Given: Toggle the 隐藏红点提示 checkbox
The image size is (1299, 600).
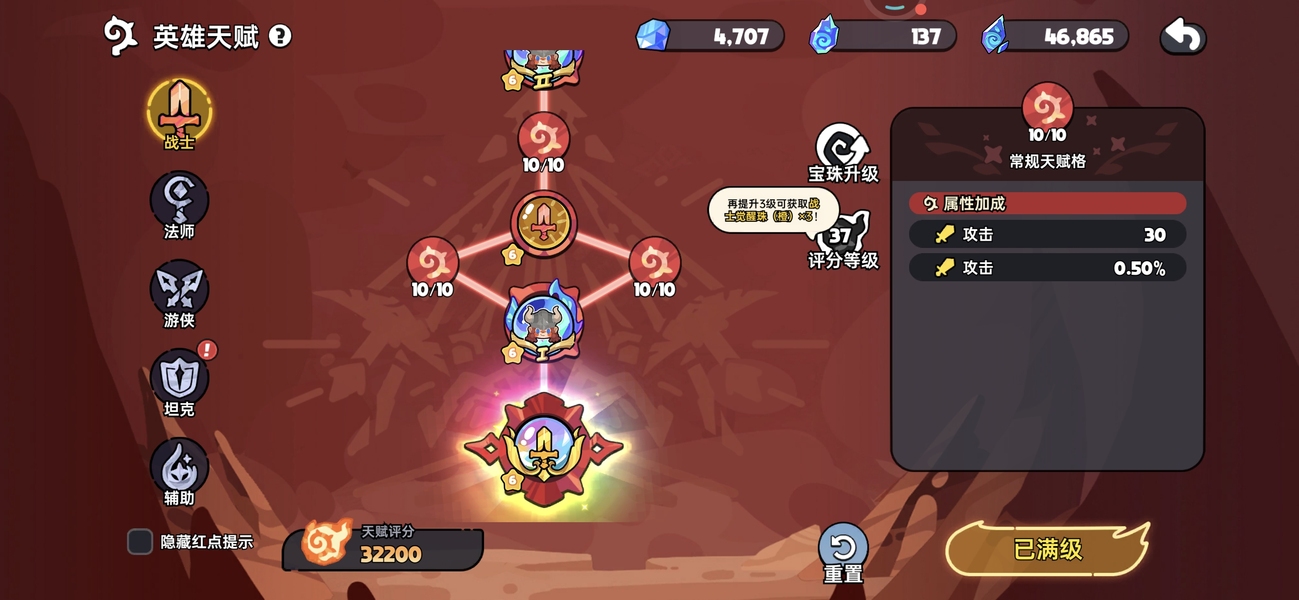Looking at the screenshot, I should 140,542.
